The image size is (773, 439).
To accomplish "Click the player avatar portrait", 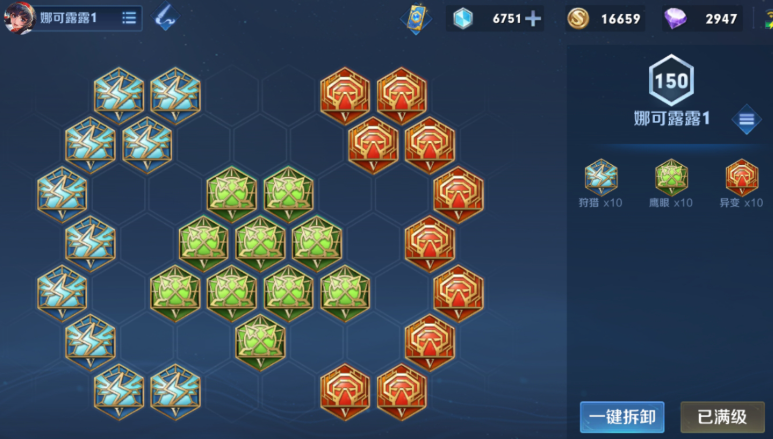I will click(x=18, y=18).
